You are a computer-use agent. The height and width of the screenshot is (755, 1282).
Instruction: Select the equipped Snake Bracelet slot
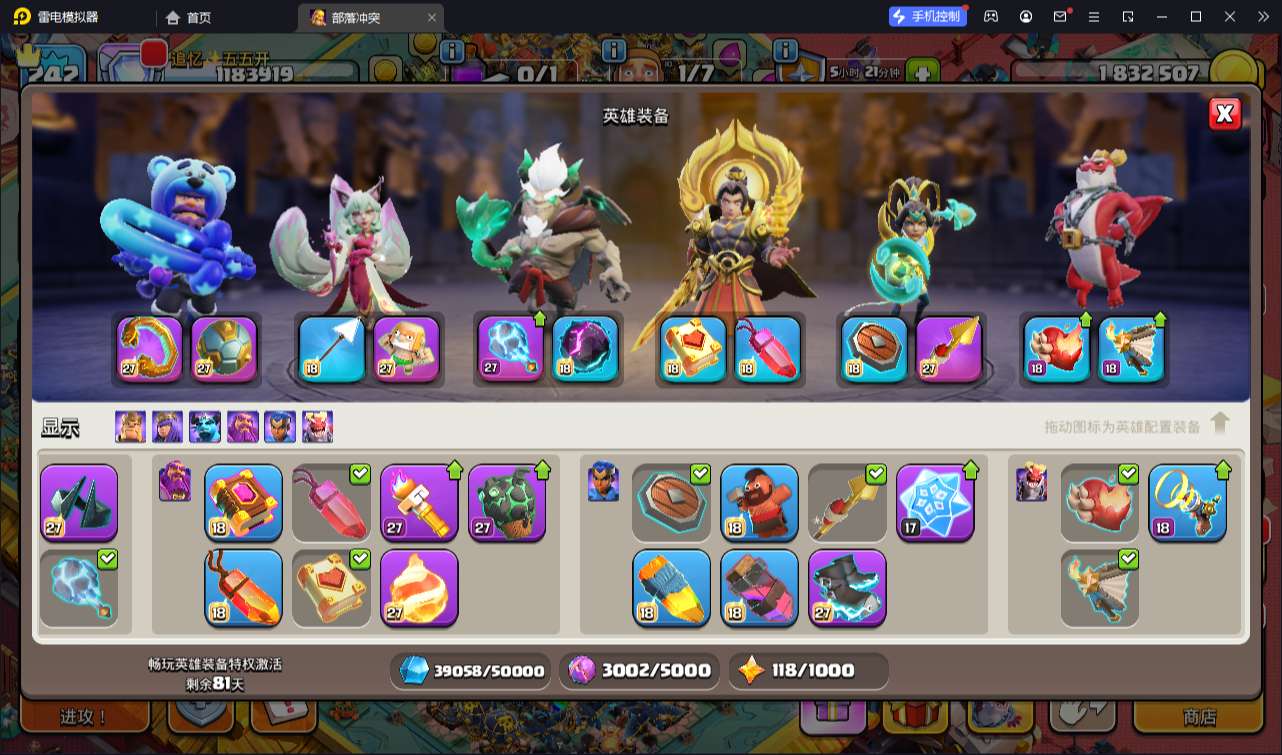pos(150,349)
